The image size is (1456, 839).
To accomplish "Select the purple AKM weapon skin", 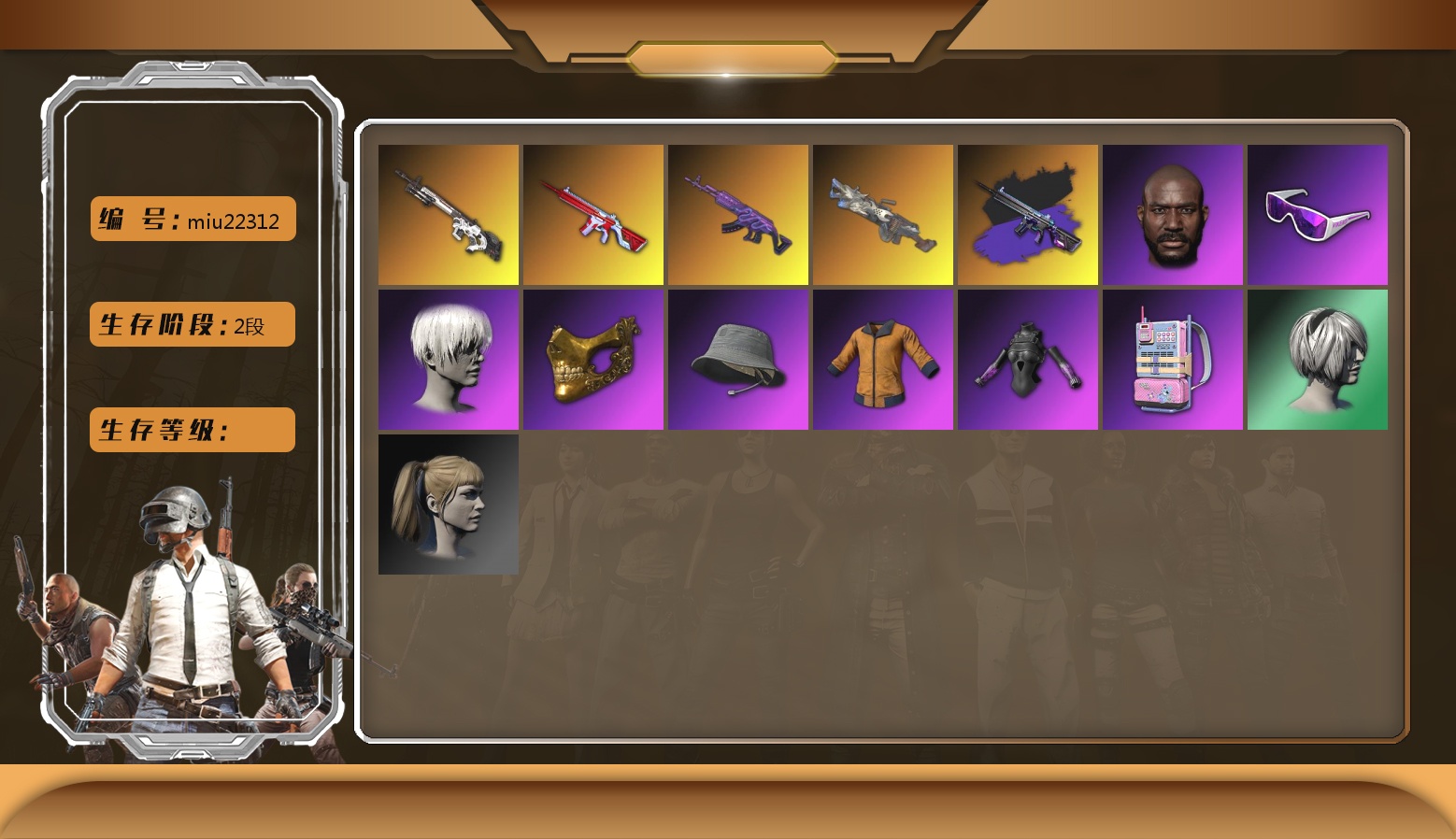I will [738, 215].
